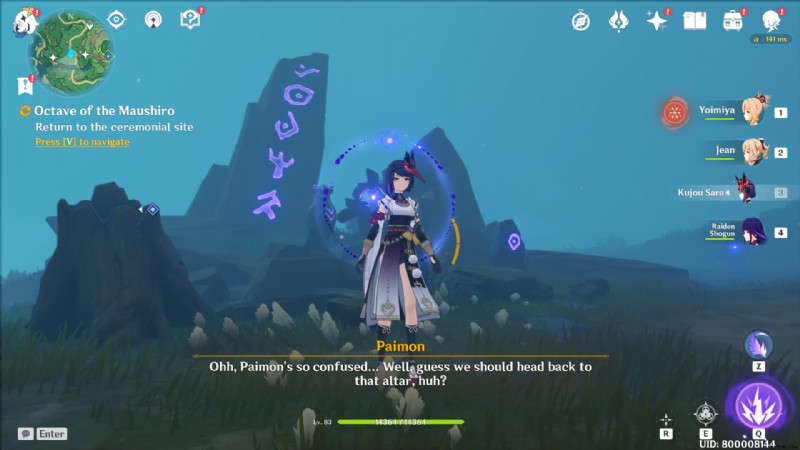Use the Elemental Skill icon
The height and width of the screenshot is (450, 800).
coord(706,413)
